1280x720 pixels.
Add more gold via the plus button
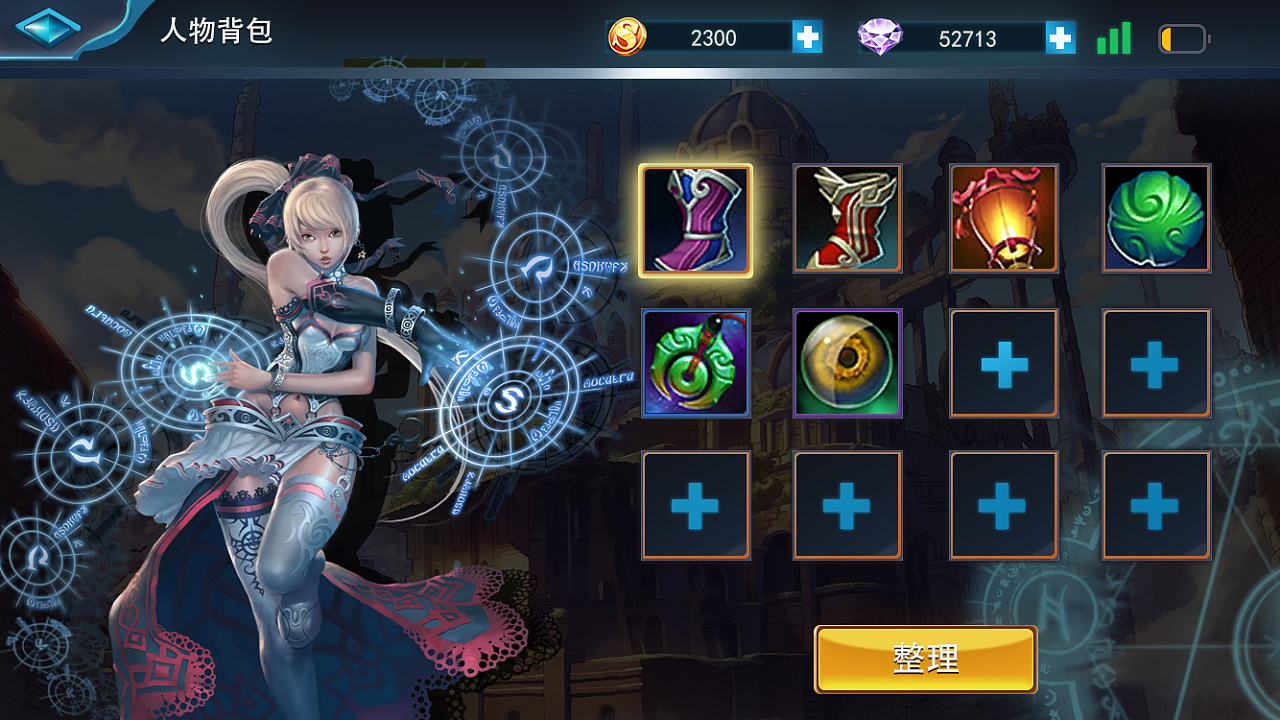click(806, 37)
